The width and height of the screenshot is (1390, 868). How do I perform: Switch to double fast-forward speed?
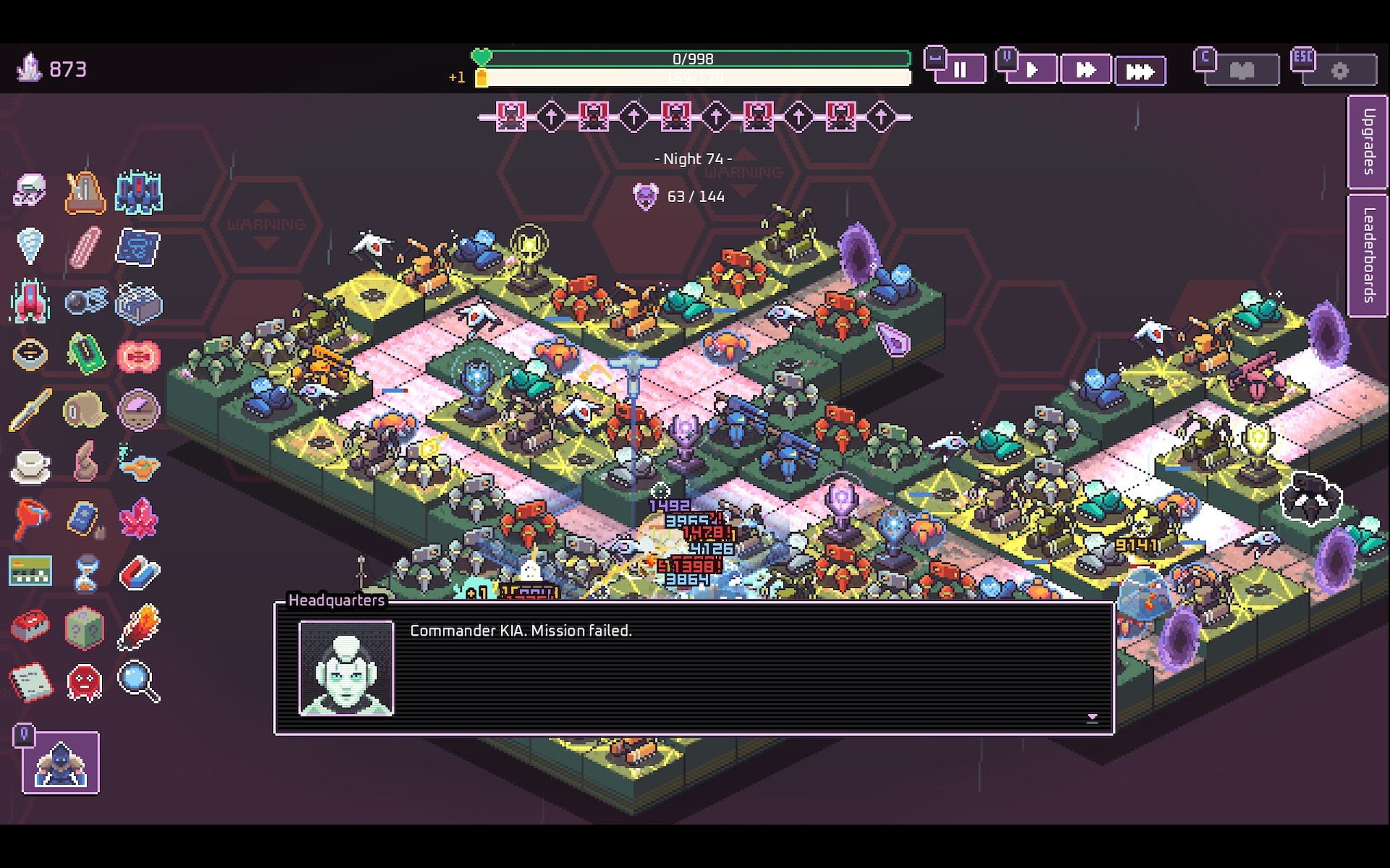tap(1085, 70)
